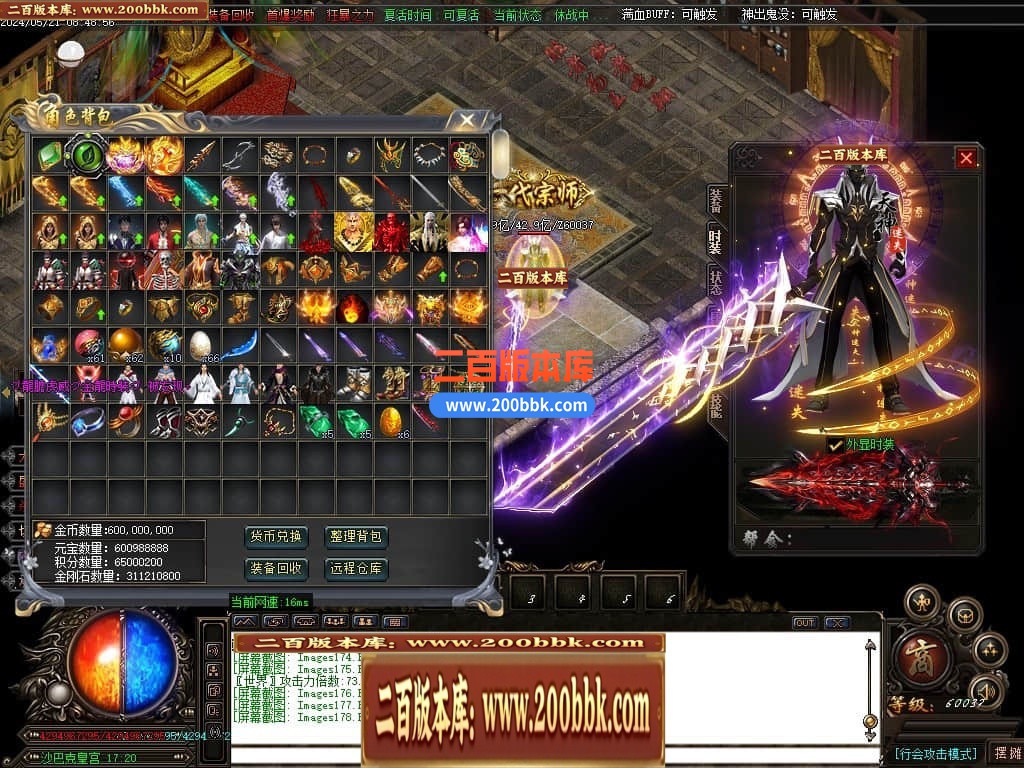Switch the 行会攻击模式 attack mode
The height and width of the screenshot is (768, 1024).
click(935, 753)
